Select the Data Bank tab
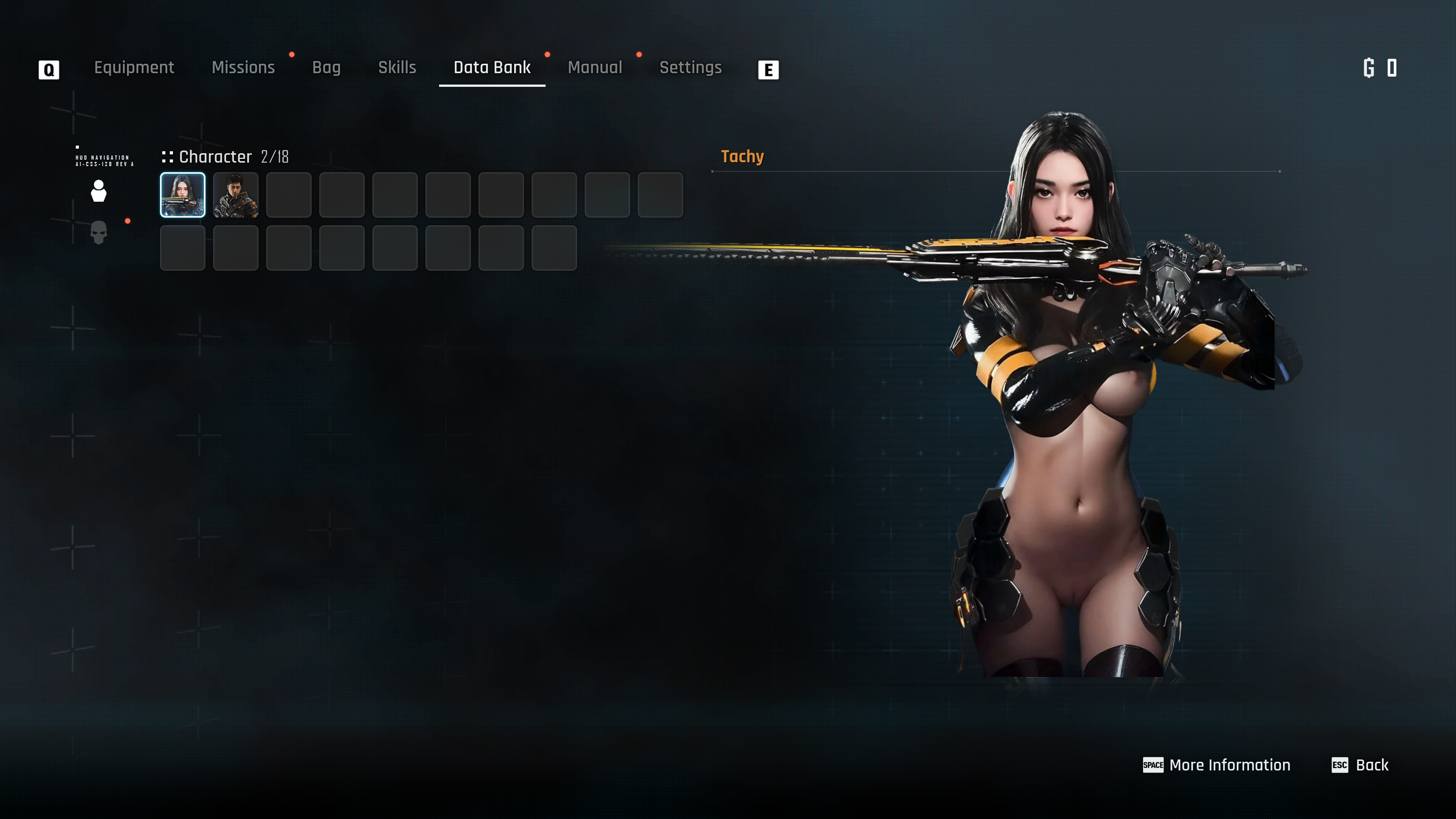 pos(492,68)
